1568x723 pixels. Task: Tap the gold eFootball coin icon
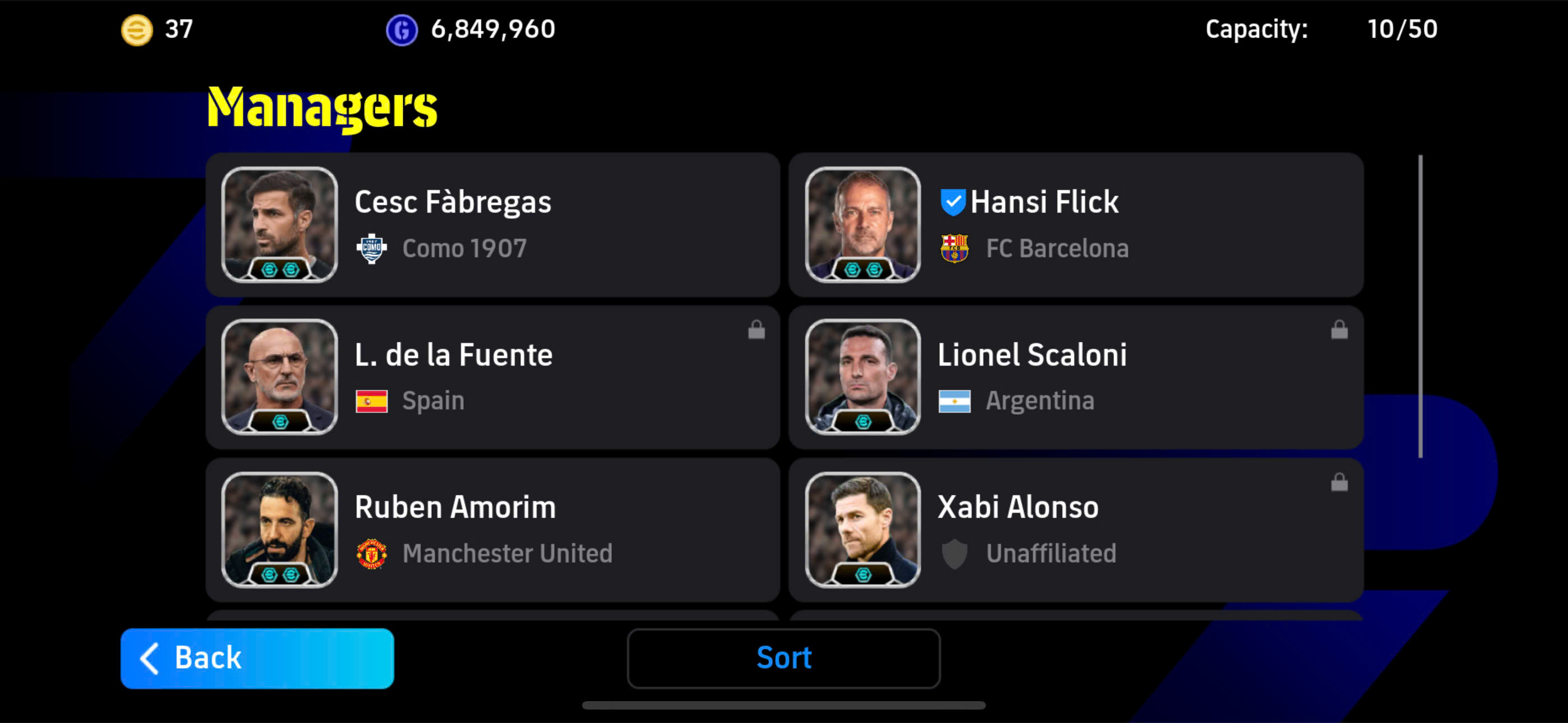137,30
